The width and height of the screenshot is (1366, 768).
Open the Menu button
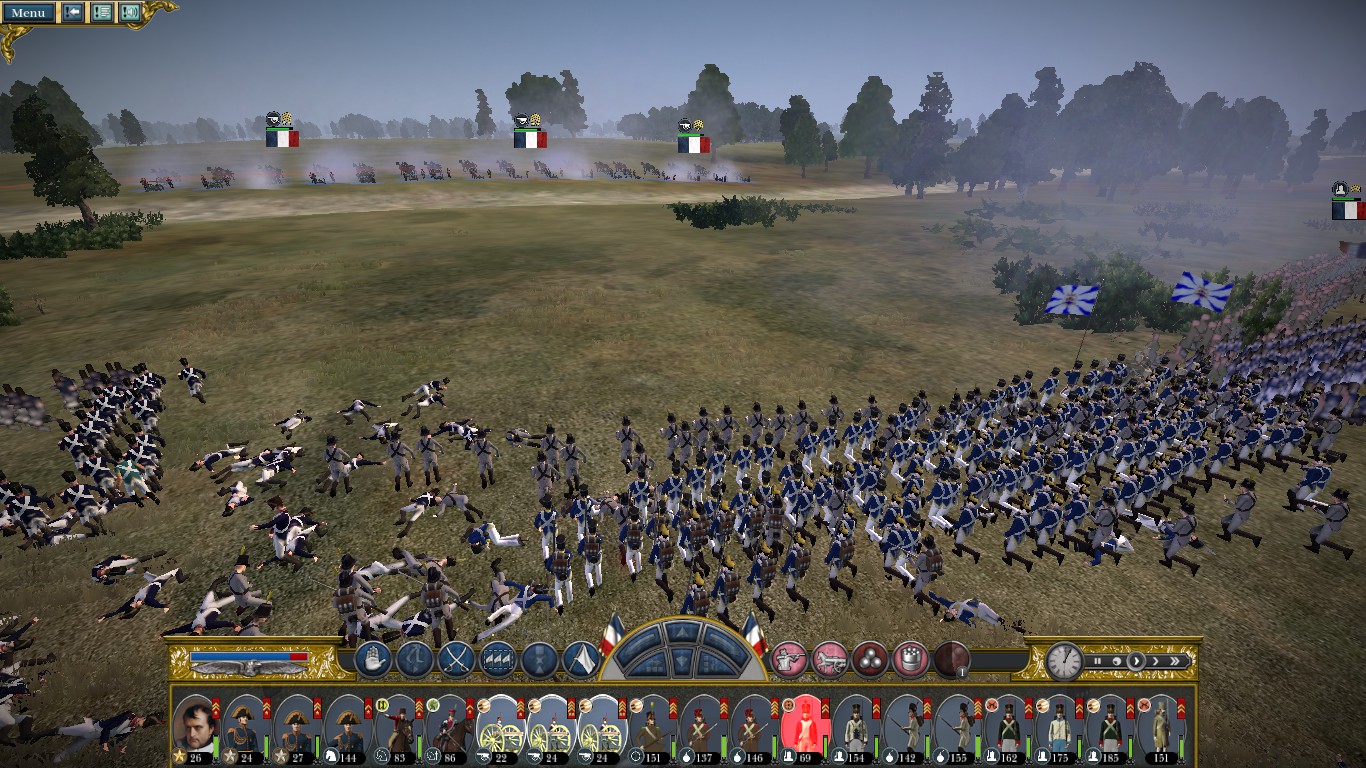[28, 12]
